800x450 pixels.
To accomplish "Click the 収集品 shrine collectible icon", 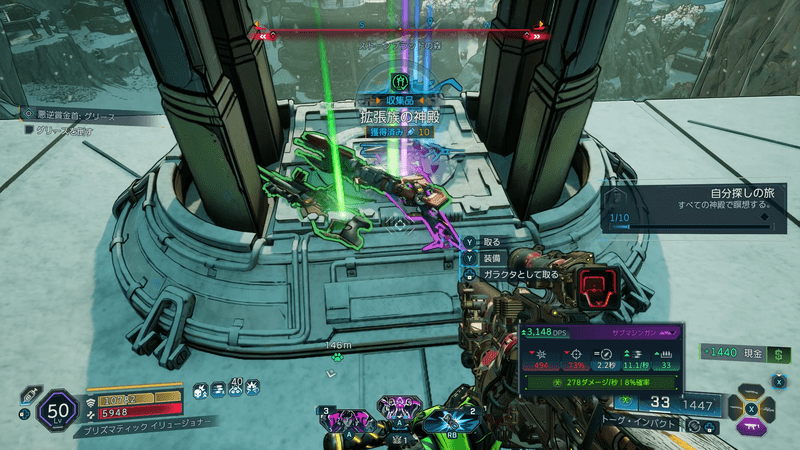I will click(399, 82).
